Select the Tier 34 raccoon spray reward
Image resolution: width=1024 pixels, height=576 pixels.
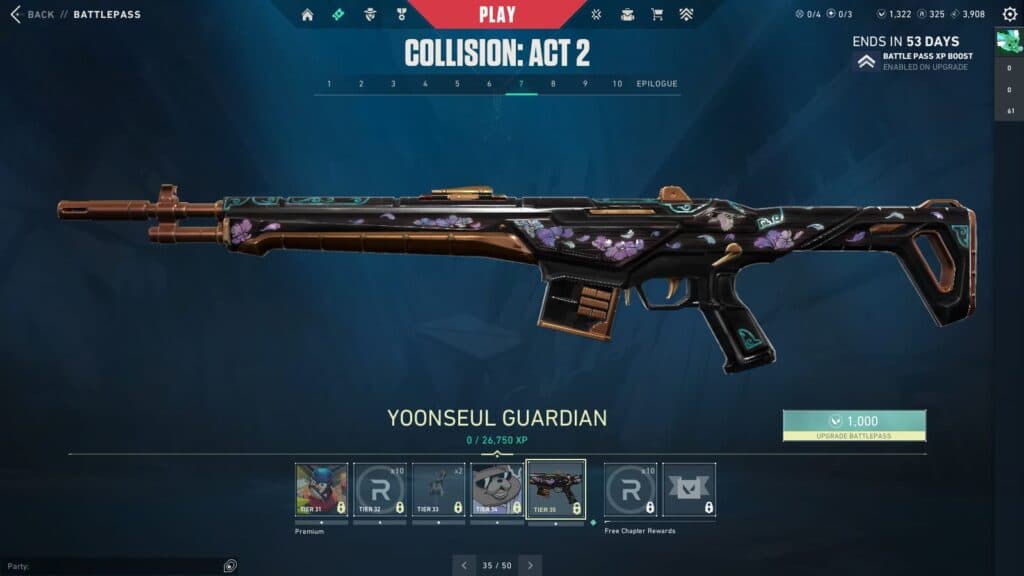pos(497,489)
